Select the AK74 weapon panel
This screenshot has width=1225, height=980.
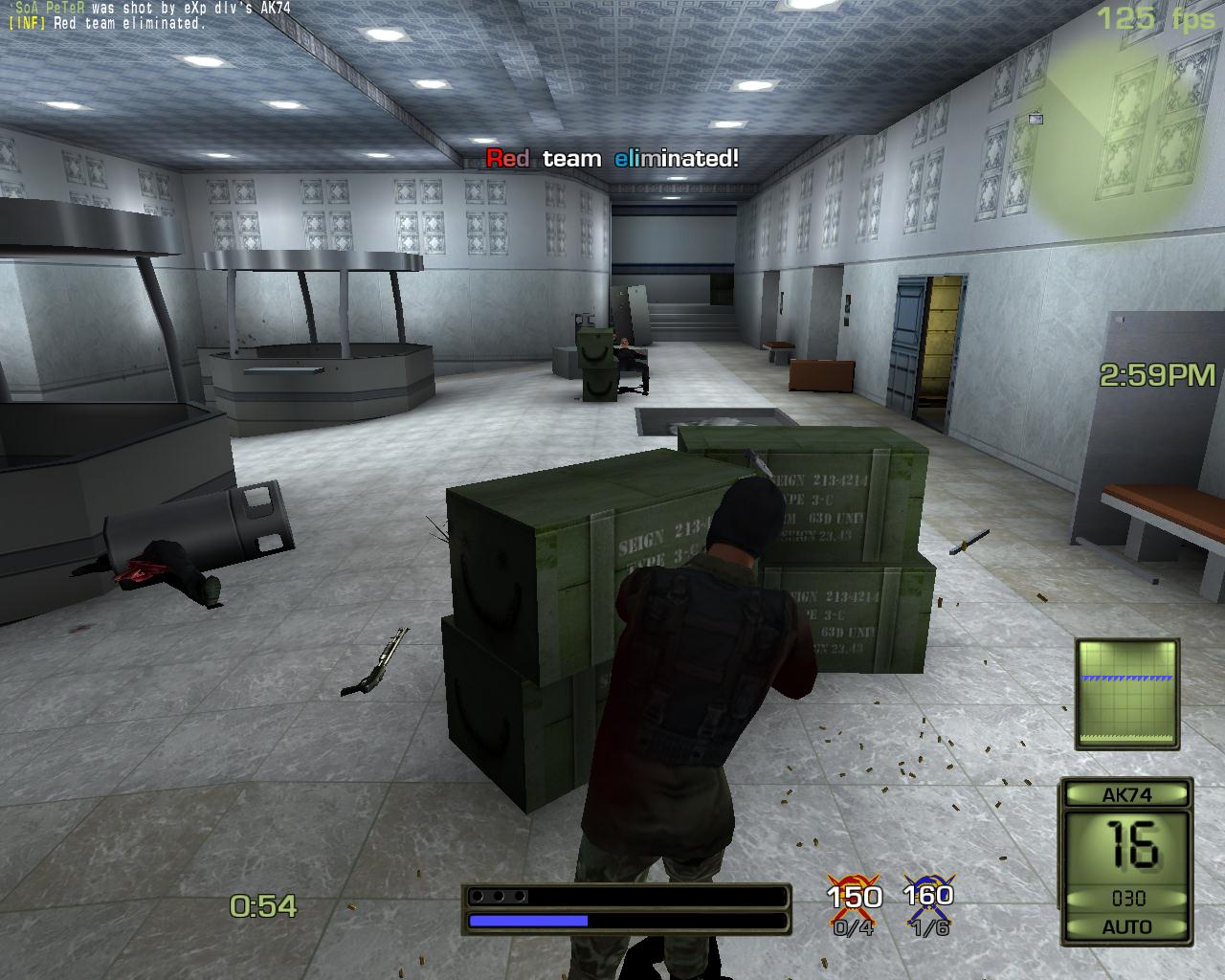(1126, 859)
